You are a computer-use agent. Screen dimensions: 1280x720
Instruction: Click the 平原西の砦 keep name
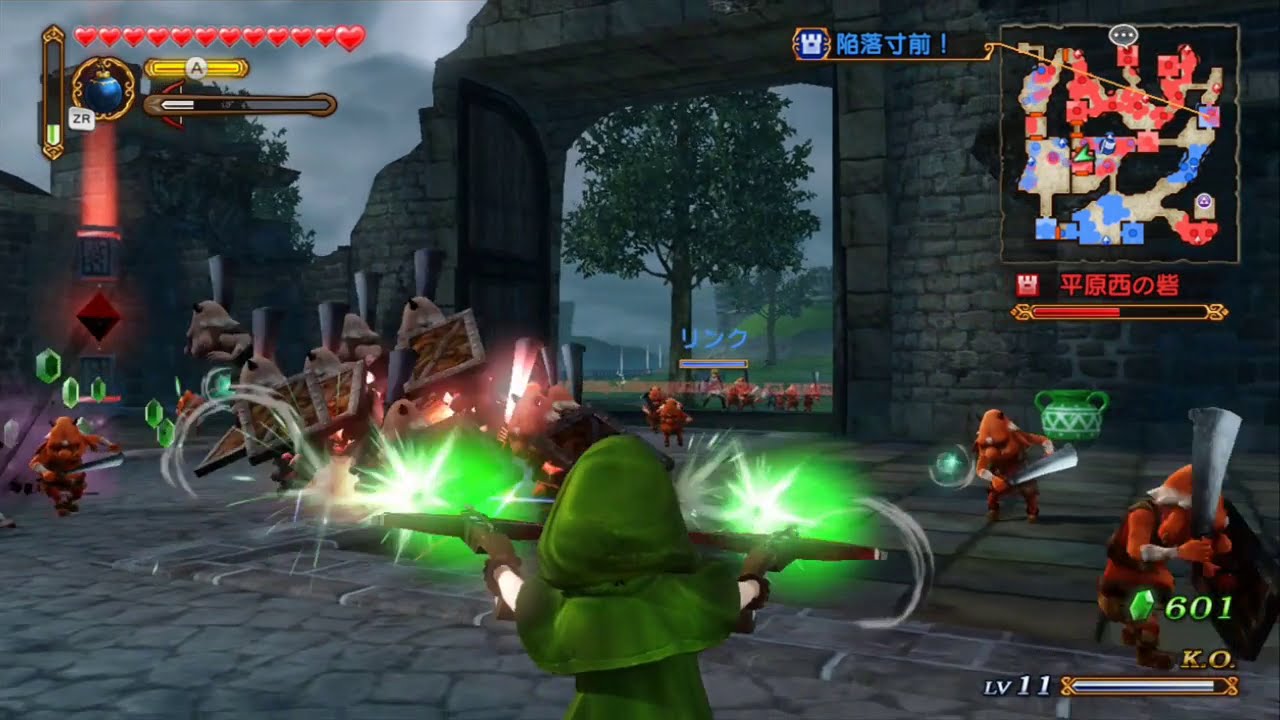[x=1120, y=282]
